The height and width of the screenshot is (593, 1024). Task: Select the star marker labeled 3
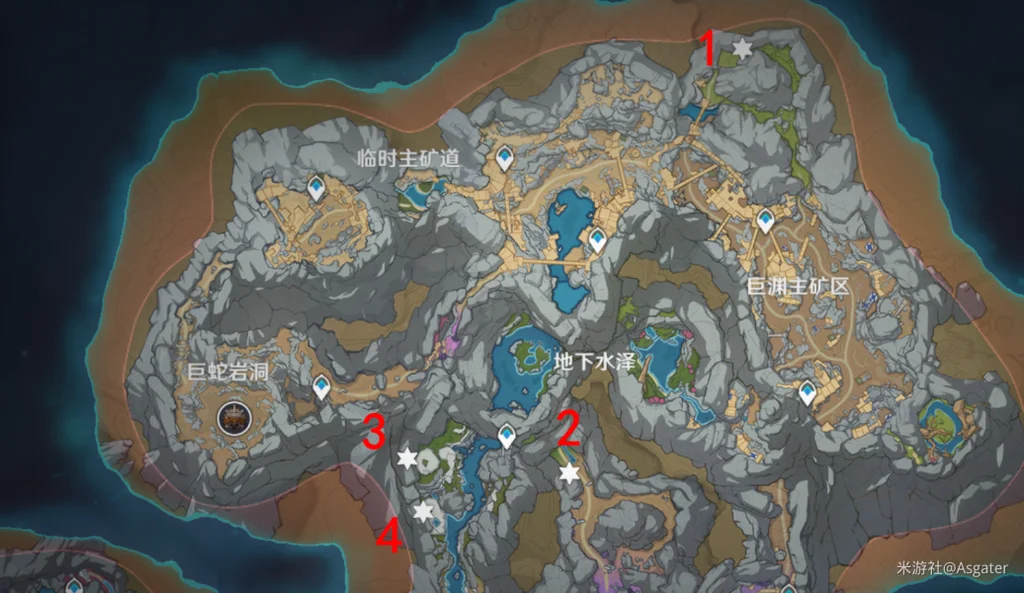pos(407,458)
